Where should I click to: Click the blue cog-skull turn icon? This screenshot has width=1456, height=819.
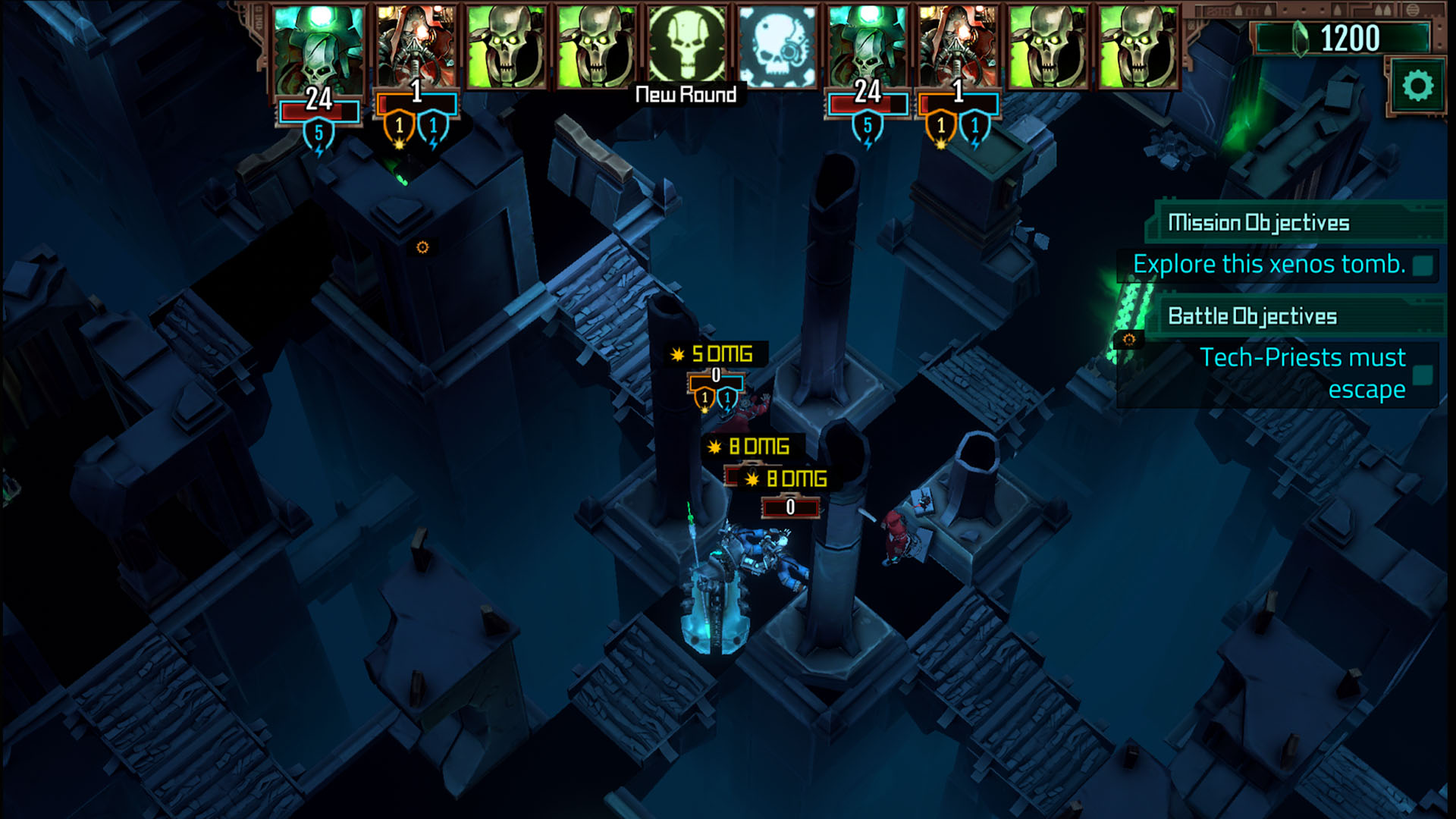tap(777, 46)
